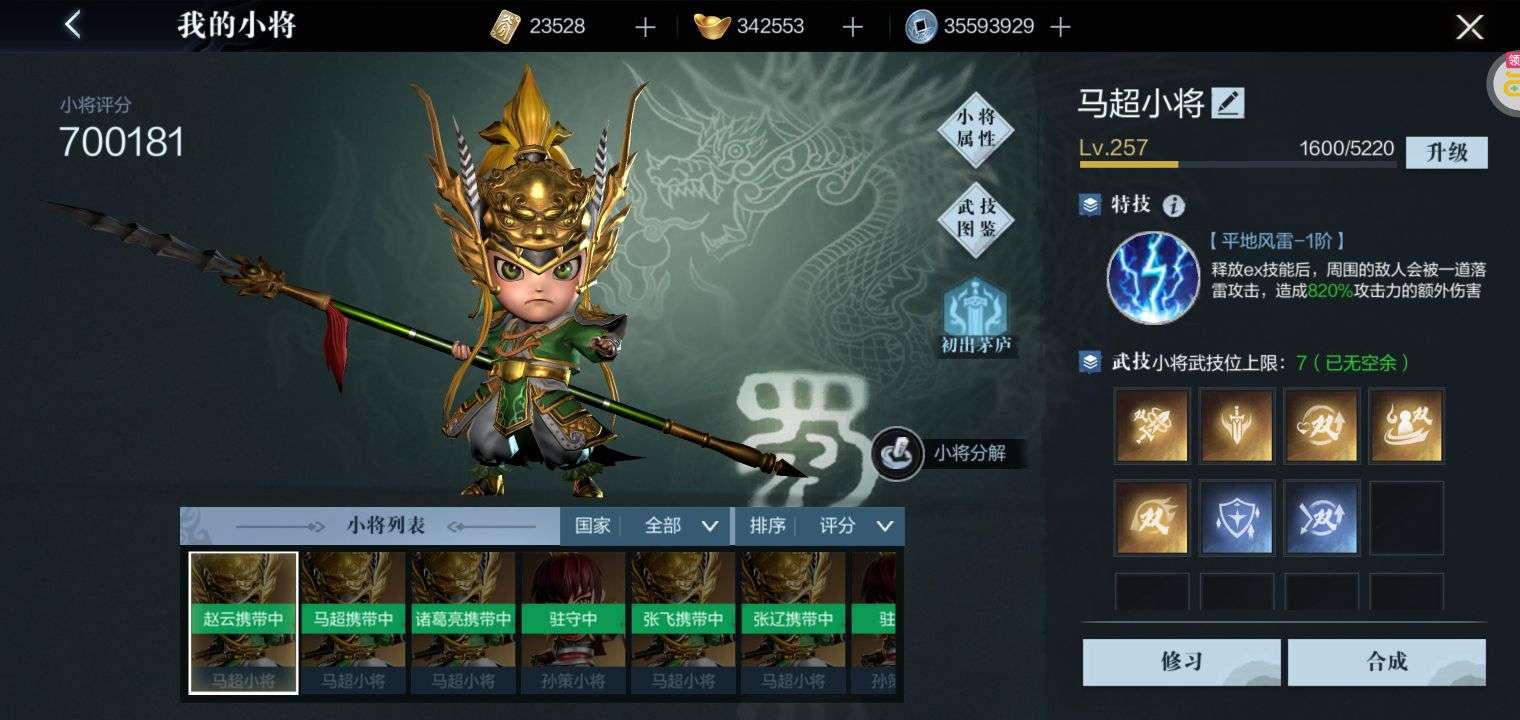The height and width of the screenshot is (720, 1520).
Task: Click the 合成 synthesis button
Action: click(1386, 661)
